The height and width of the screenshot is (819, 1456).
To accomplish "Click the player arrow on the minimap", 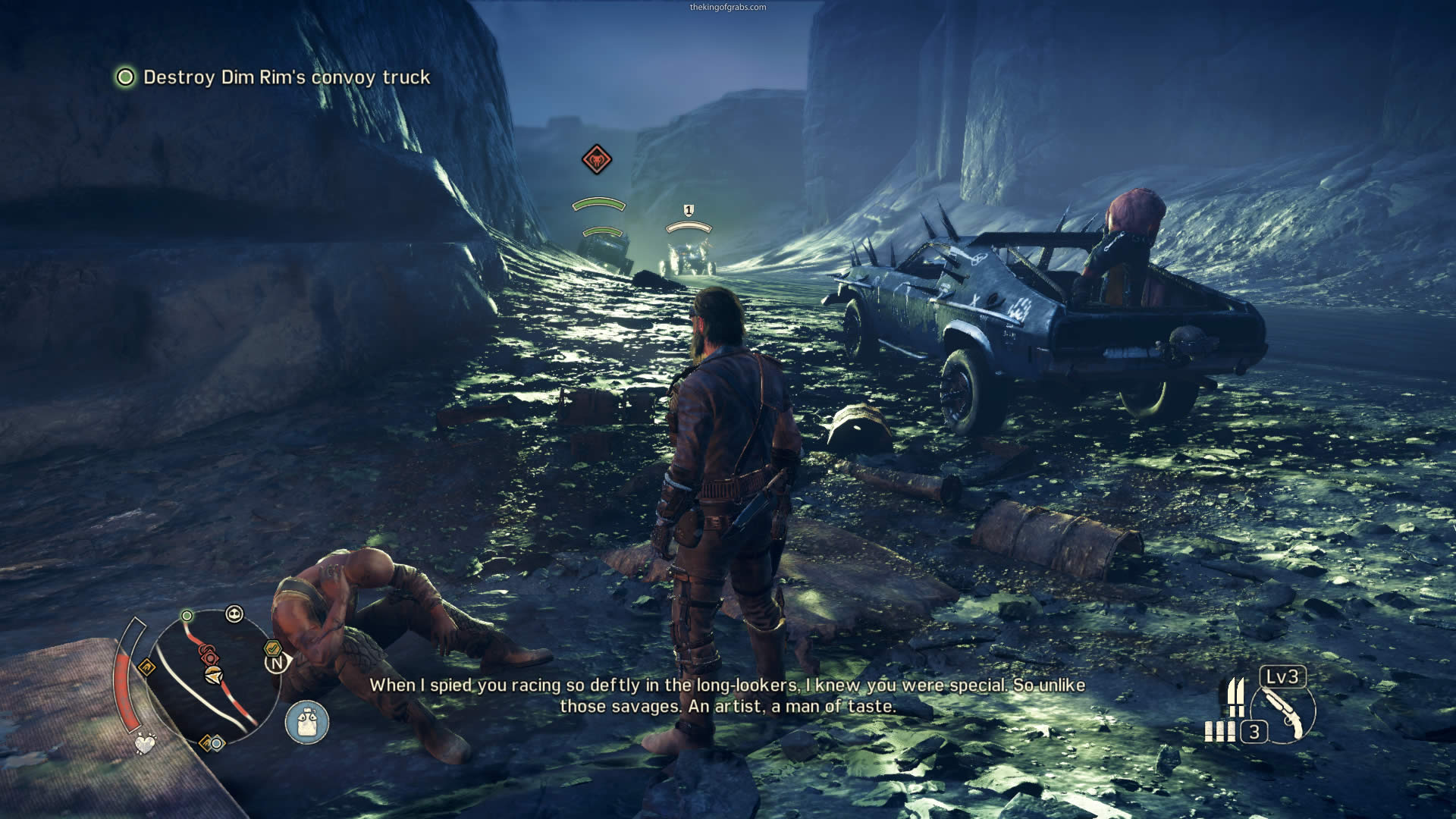I will tap(215, 675).
